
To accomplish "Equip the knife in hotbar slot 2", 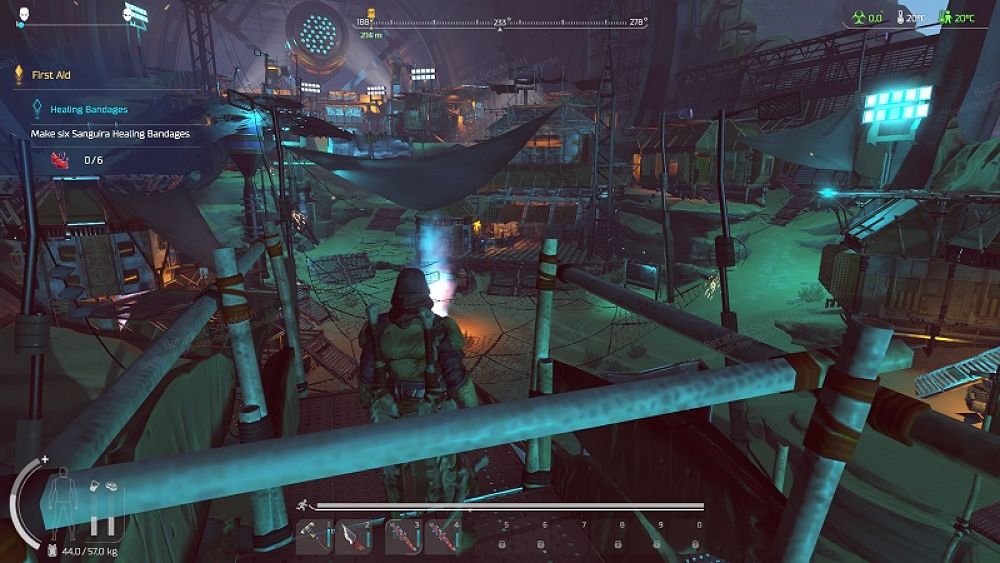I will coord(355,537).
